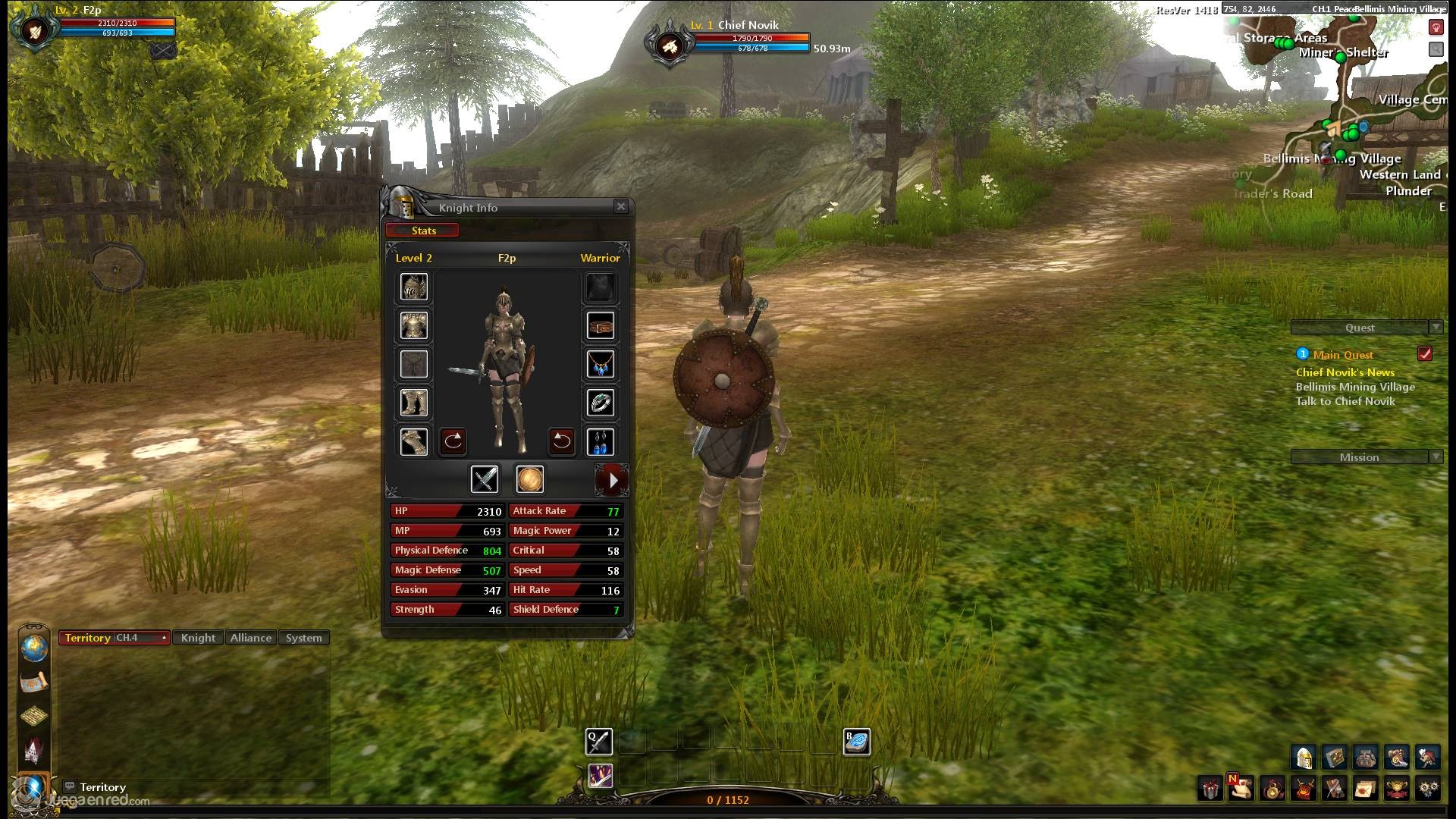The height and width of the screenshot is (819, 1456).
Task: Open the gift box icon
Action: pos(1210,789)
